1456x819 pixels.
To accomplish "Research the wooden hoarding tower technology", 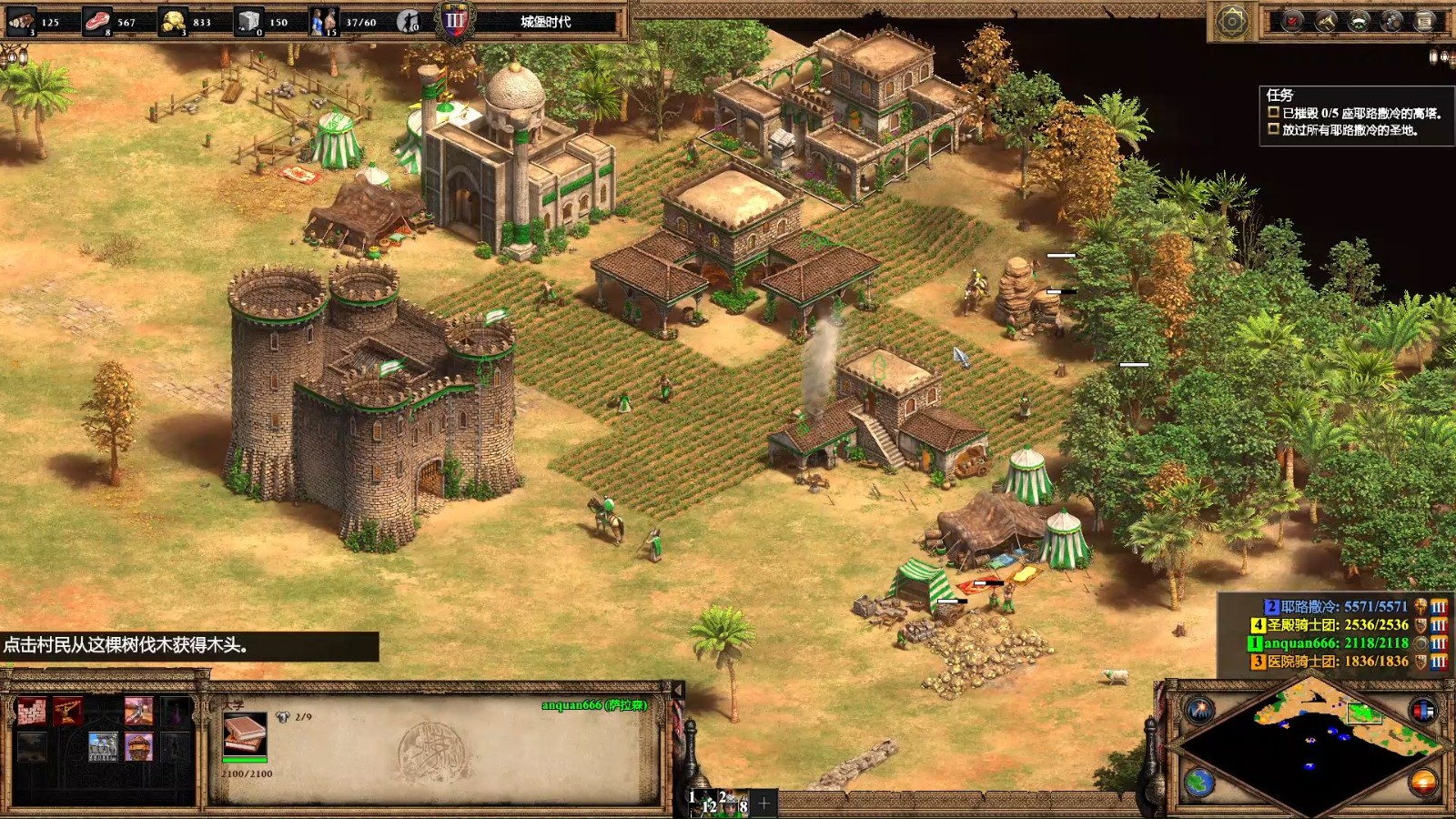I will click(x=138, y=747).
